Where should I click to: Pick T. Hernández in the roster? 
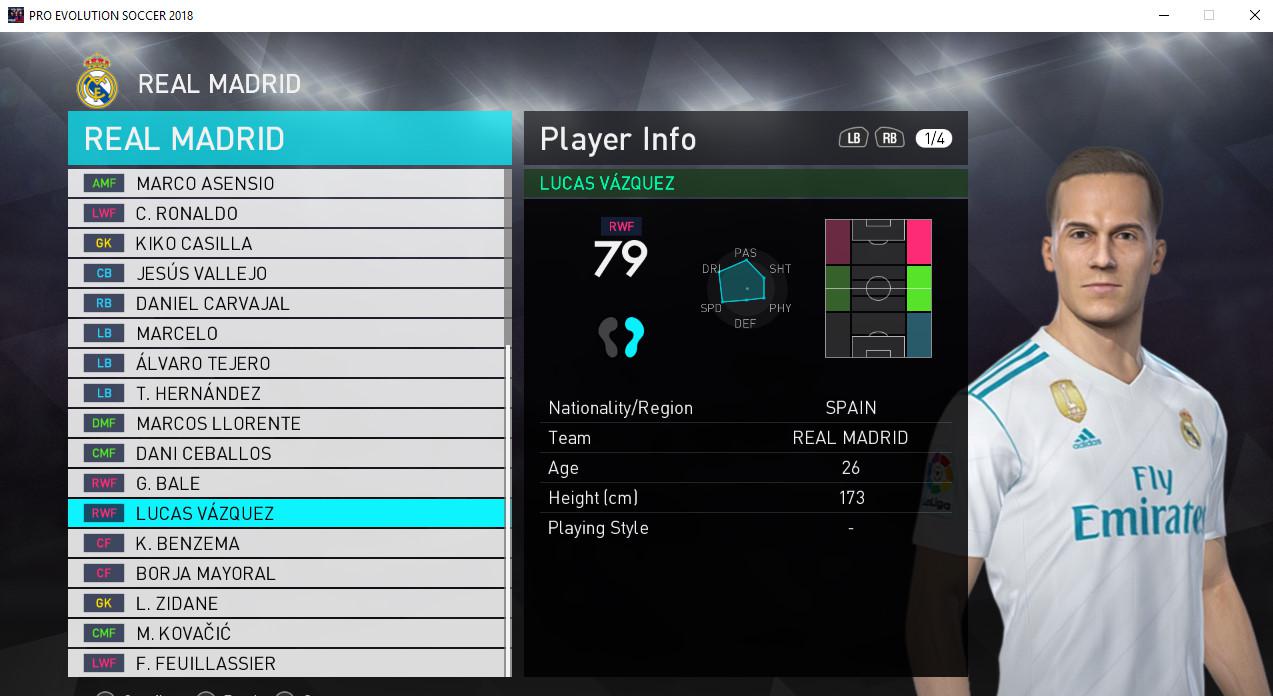point(286,393)
